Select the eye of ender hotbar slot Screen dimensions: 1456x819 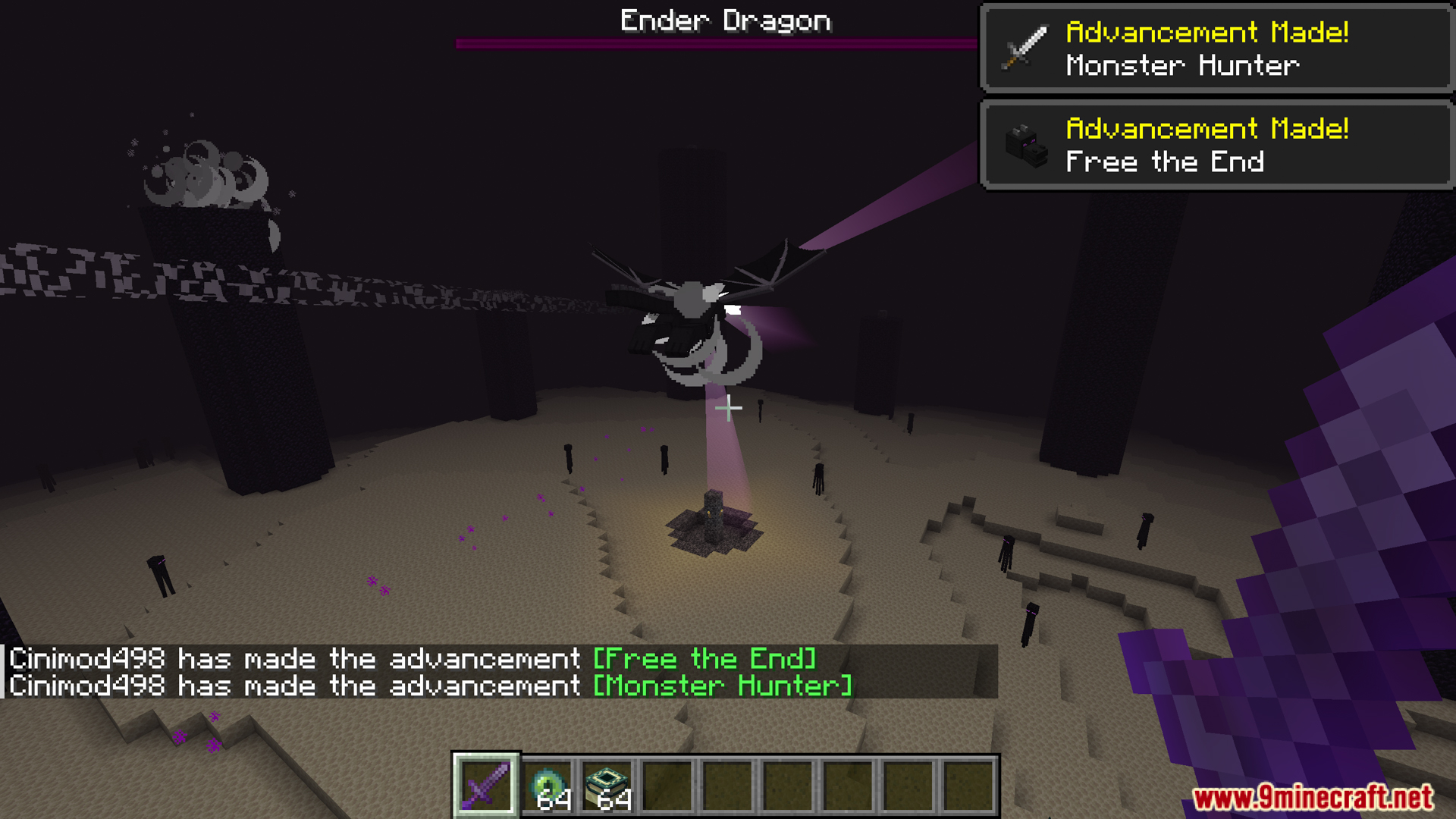coord(548,786)
